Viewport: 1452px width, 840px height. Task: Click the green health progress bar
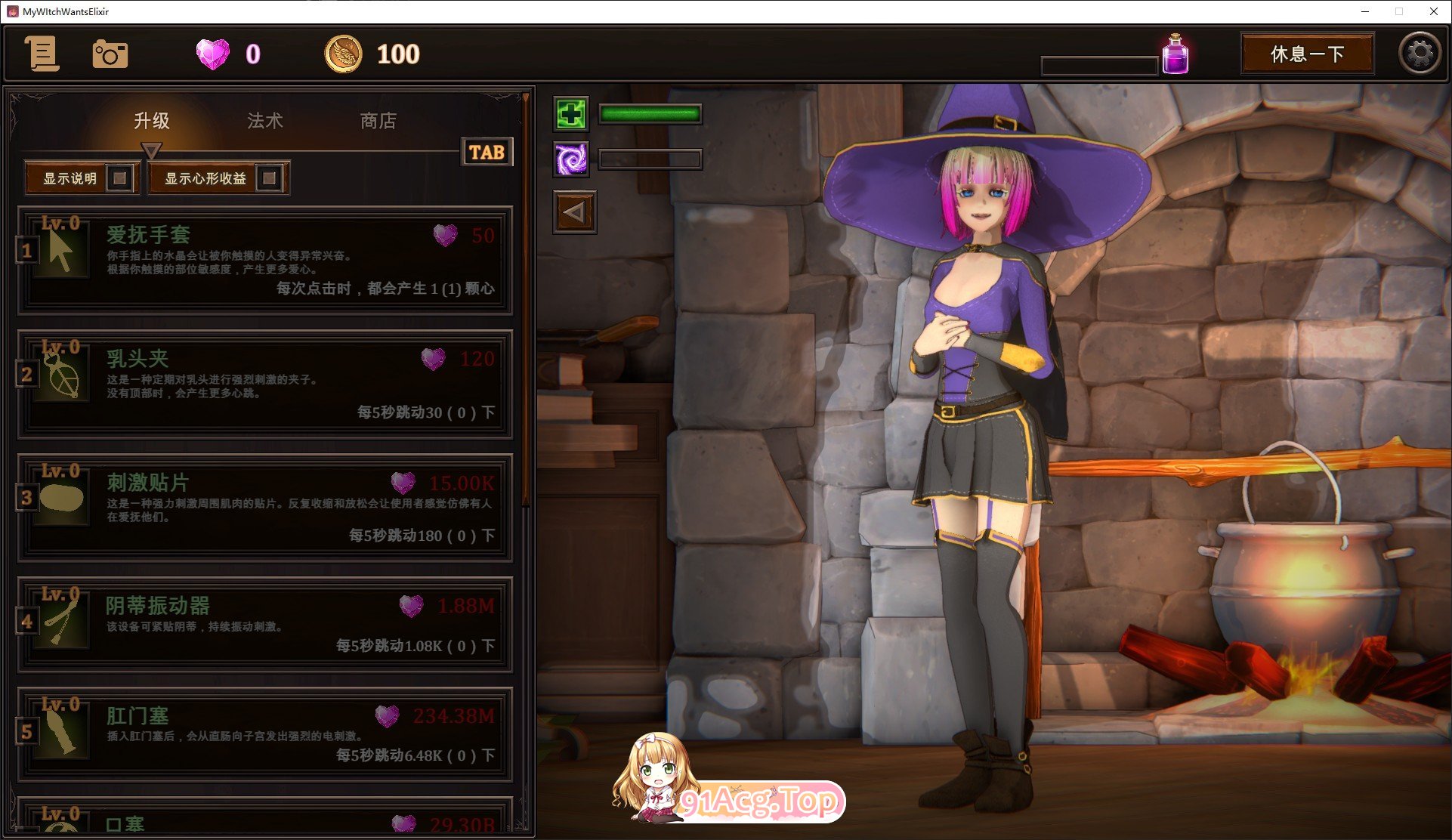coord(648,113)
